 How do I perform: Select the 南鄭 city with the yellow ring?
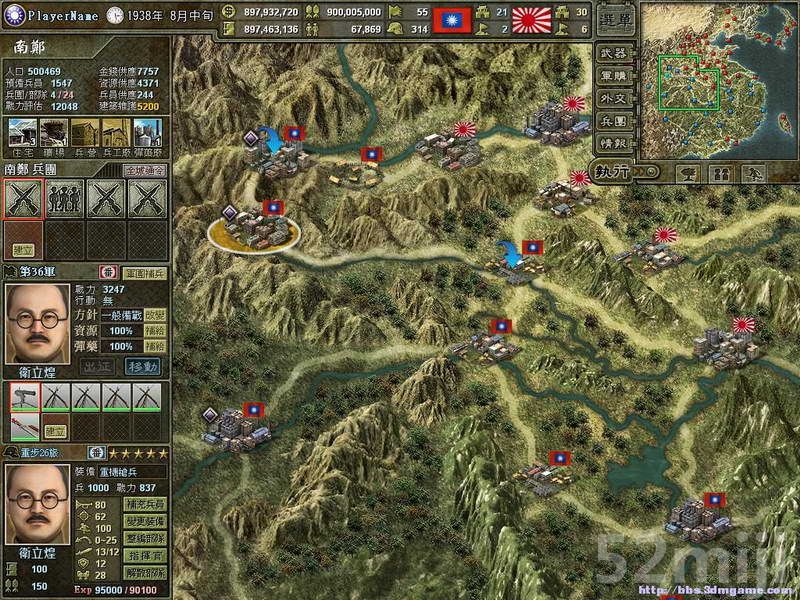click(254, 232)
